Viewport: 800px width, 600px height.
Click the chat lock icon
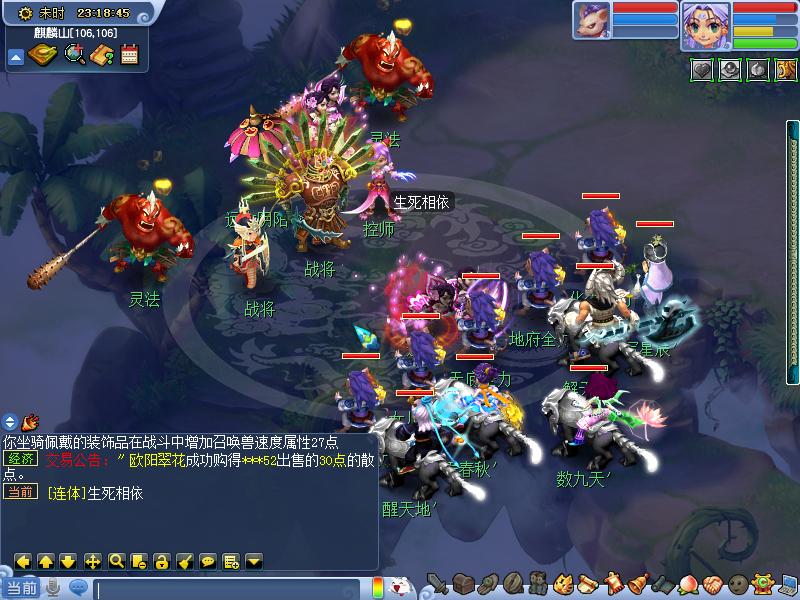tap(163, 561)
